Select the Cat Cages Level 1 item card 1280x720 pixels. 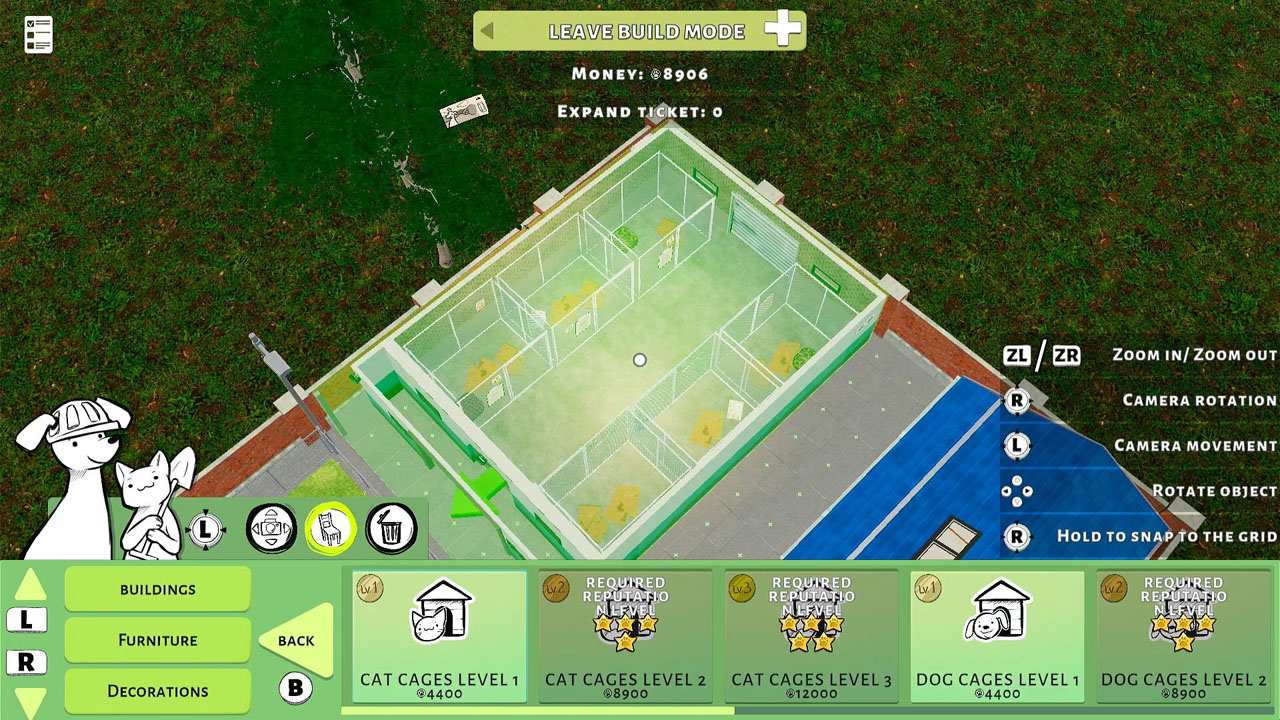(x=440, y=635)
